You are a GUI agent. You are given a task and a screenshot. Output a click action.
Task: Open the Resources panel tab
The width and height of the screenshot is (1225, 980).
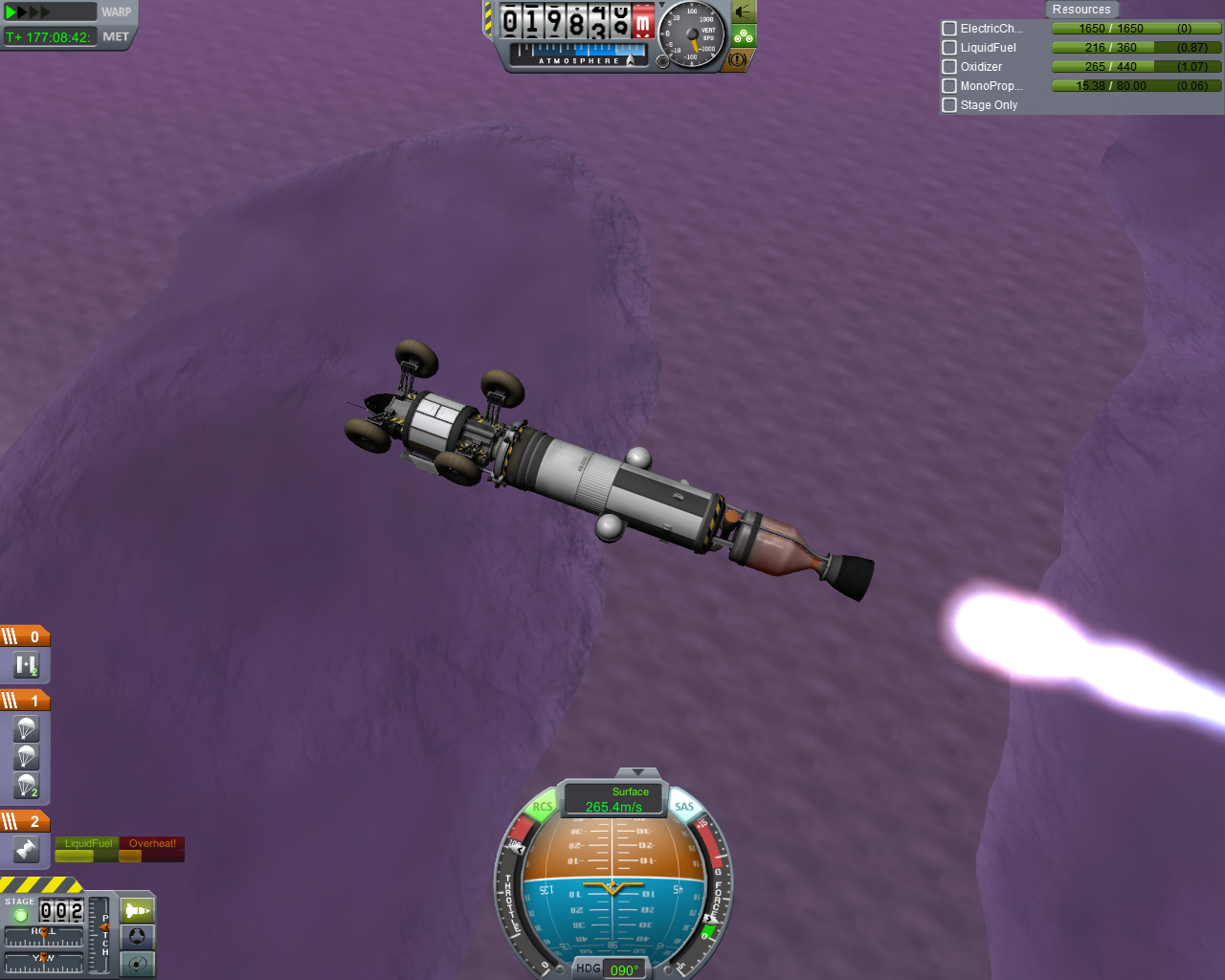1081,10
